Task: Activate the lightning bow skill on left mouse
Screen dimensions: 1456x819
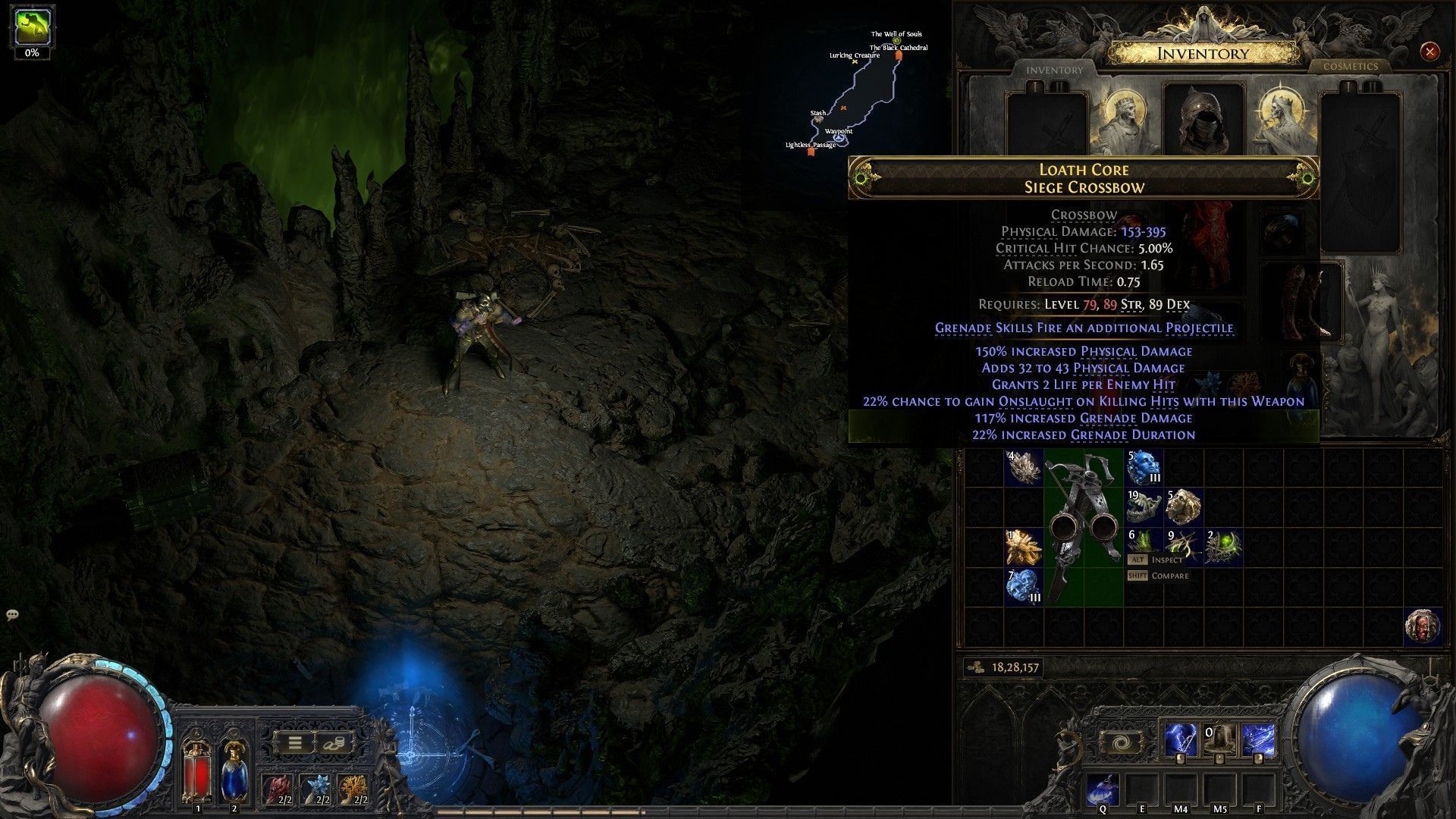Action: 1181,741
